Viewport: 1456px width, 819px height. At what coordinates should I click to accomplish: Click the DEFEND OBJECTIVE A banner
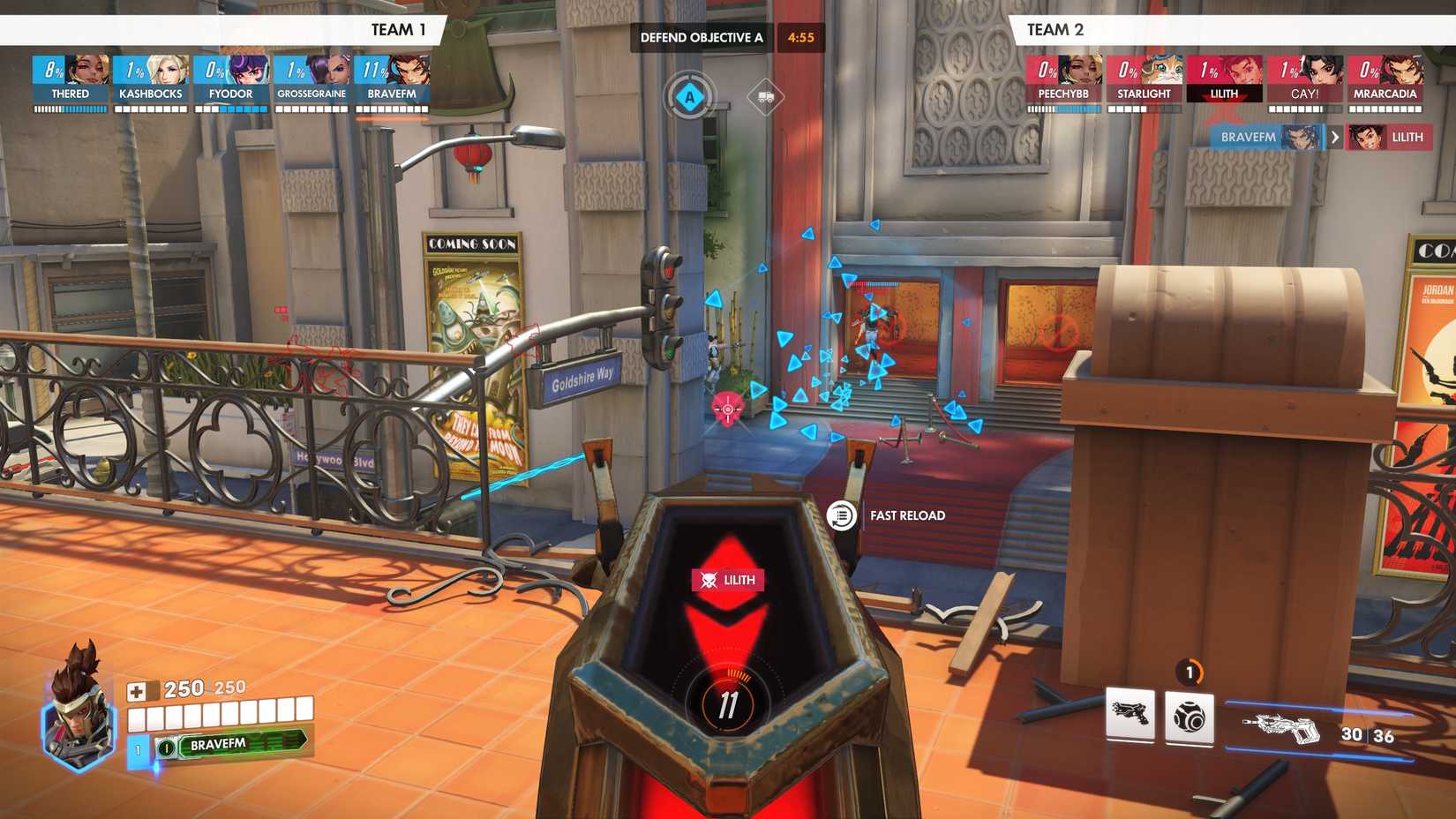tap(701, 38)
